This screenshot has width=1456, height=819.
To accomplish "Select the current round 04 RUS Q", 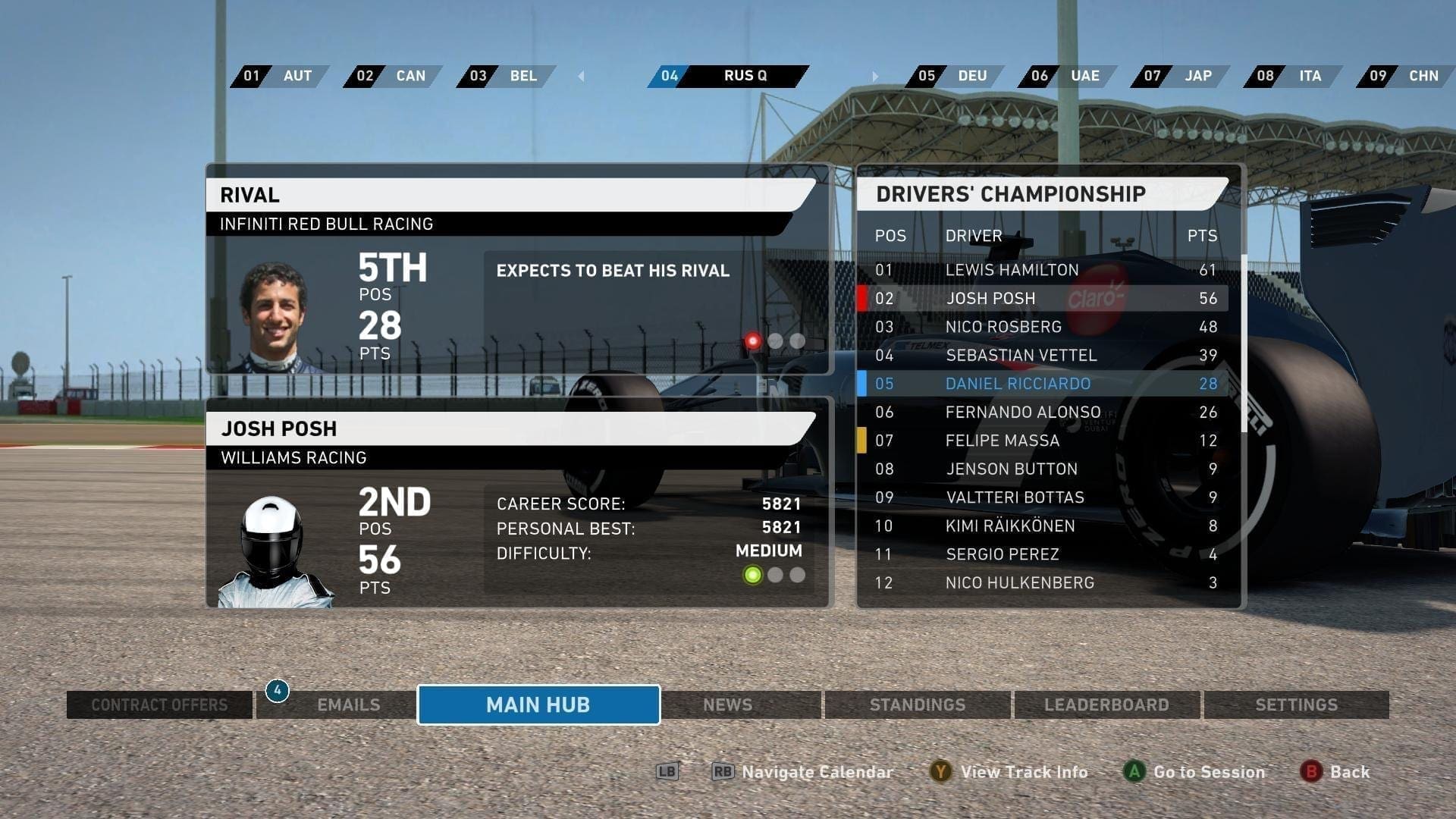I will [x=728, y=76].
